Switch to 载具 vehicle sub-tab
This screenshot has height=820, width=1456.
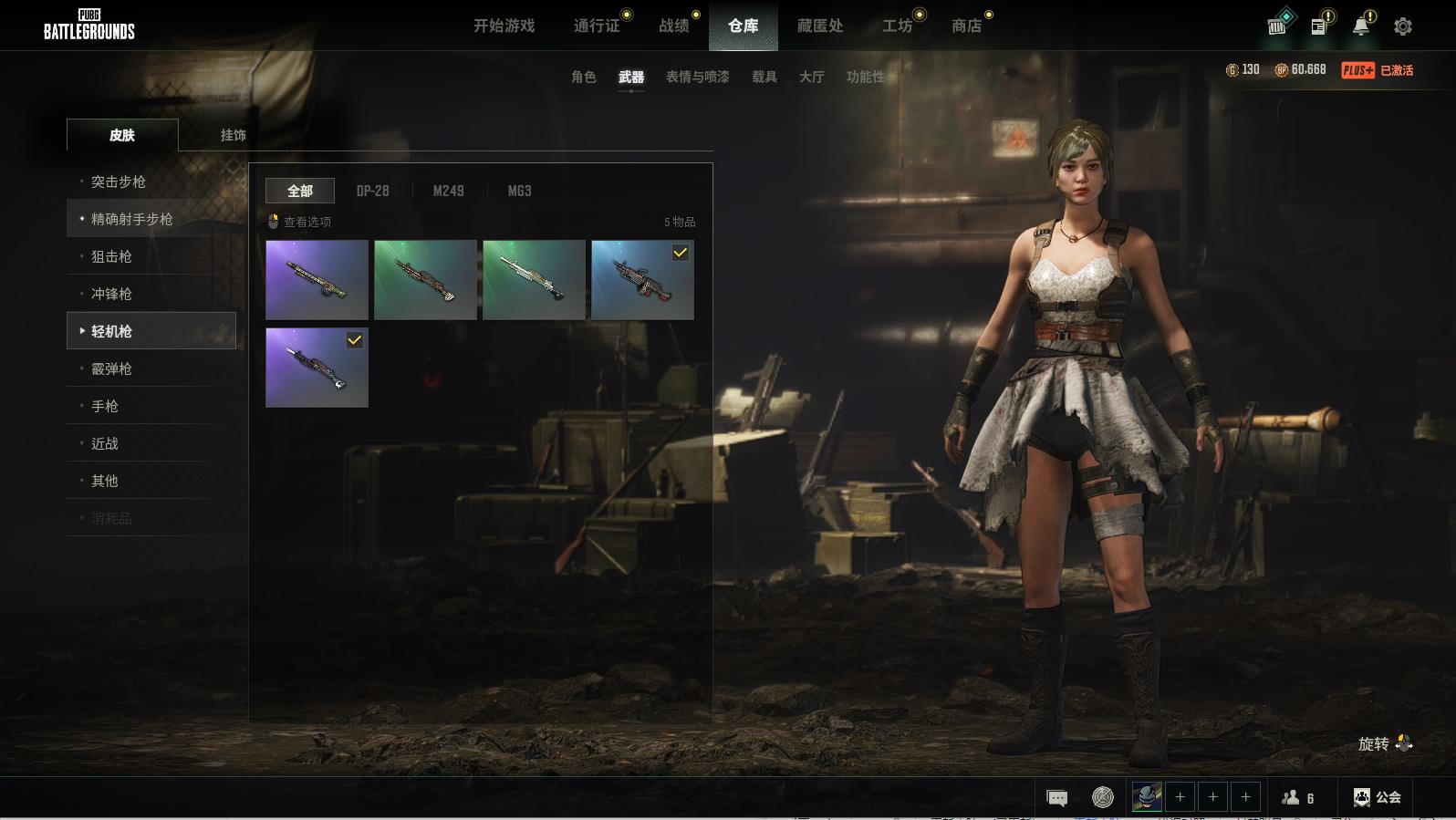(x=764, y=77)
